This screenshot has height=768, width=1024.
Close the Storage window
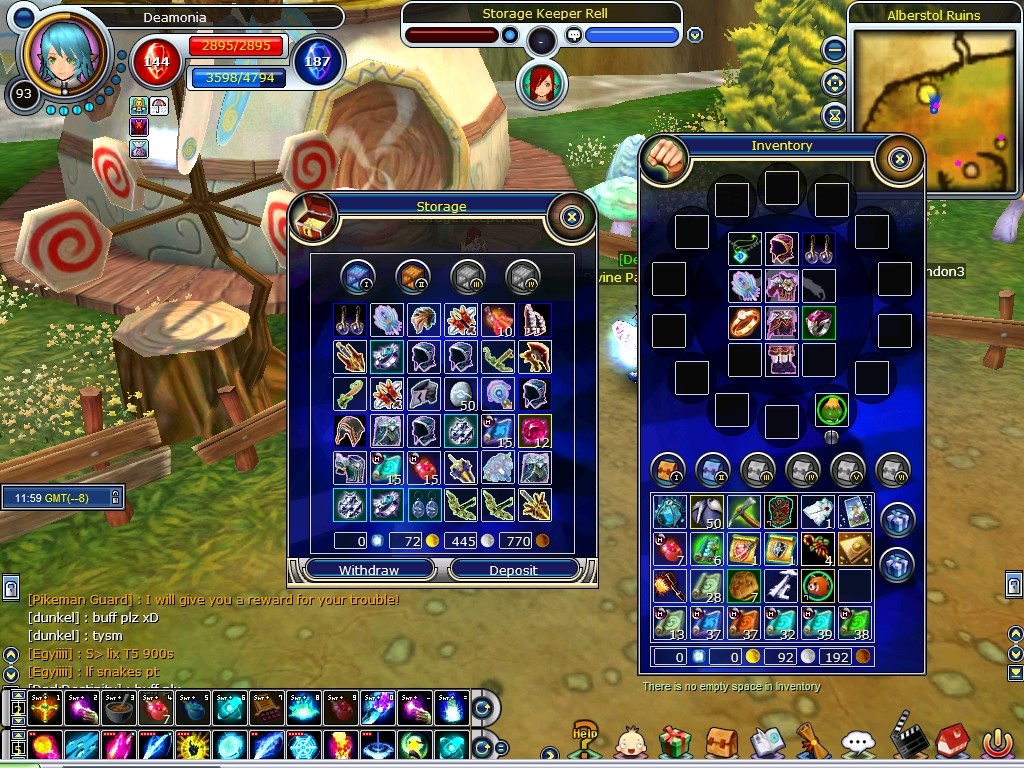tap(571, 216)
